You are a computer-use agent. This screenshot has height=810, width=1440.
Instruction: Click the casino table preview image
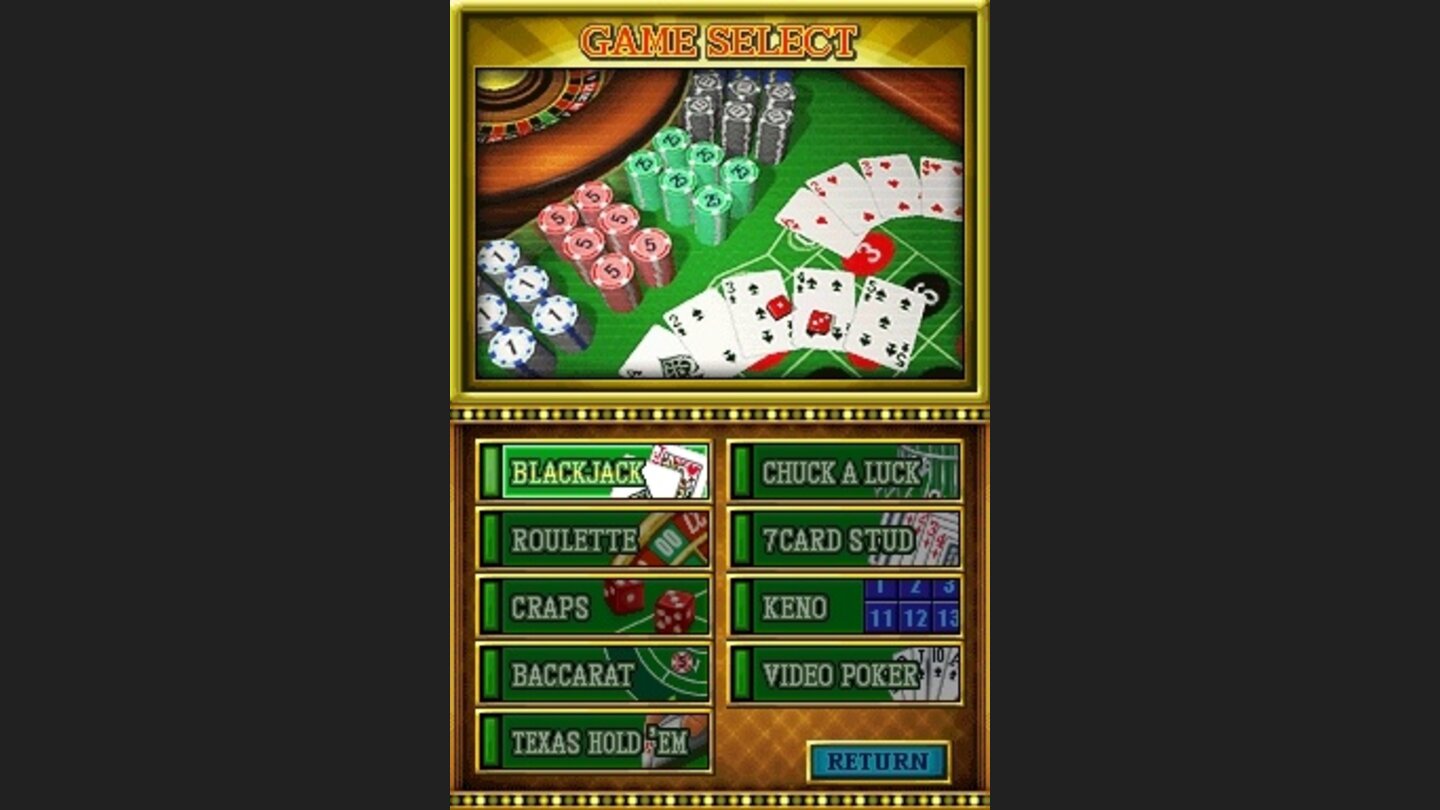720,220
